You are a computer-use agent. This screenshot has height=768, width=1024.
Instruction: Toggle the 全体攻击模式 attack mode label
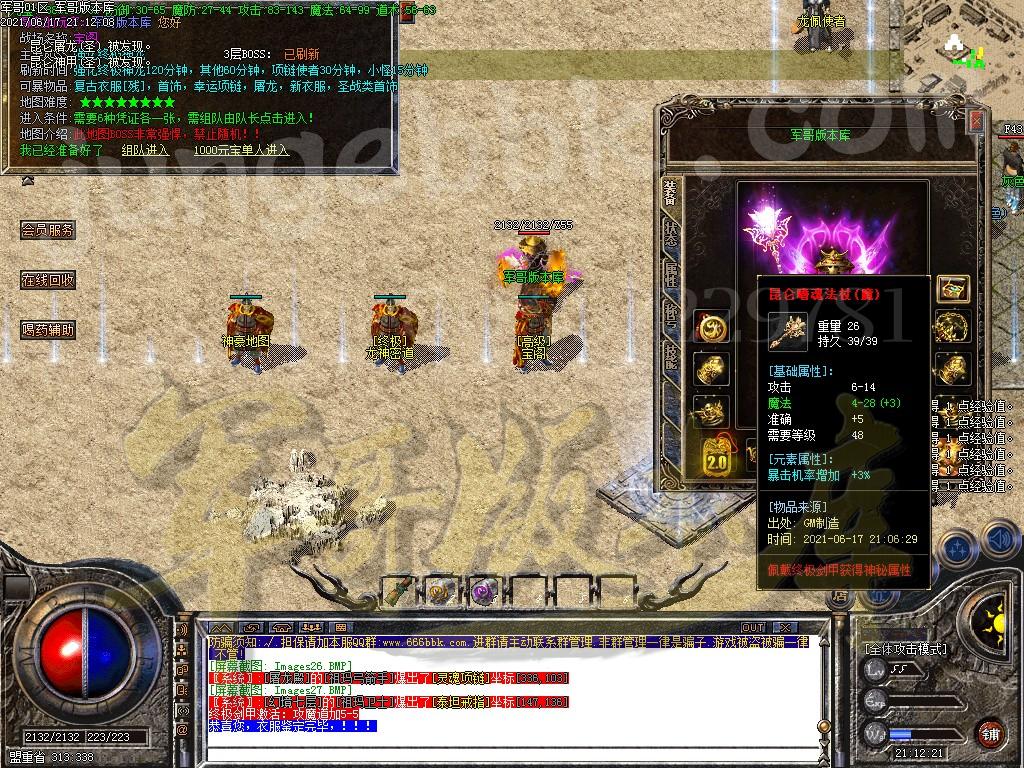coord(905,649)
